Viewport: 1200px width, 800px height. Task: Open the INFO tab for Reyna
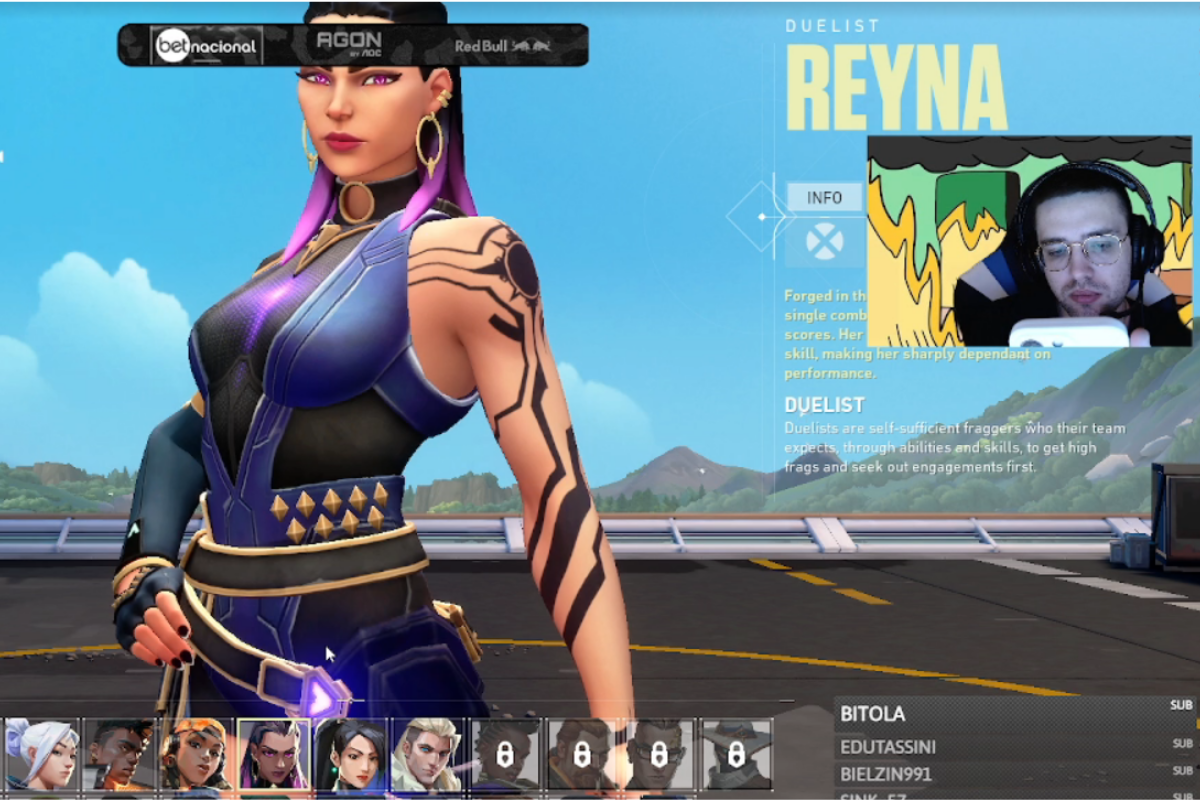point(824,198)
